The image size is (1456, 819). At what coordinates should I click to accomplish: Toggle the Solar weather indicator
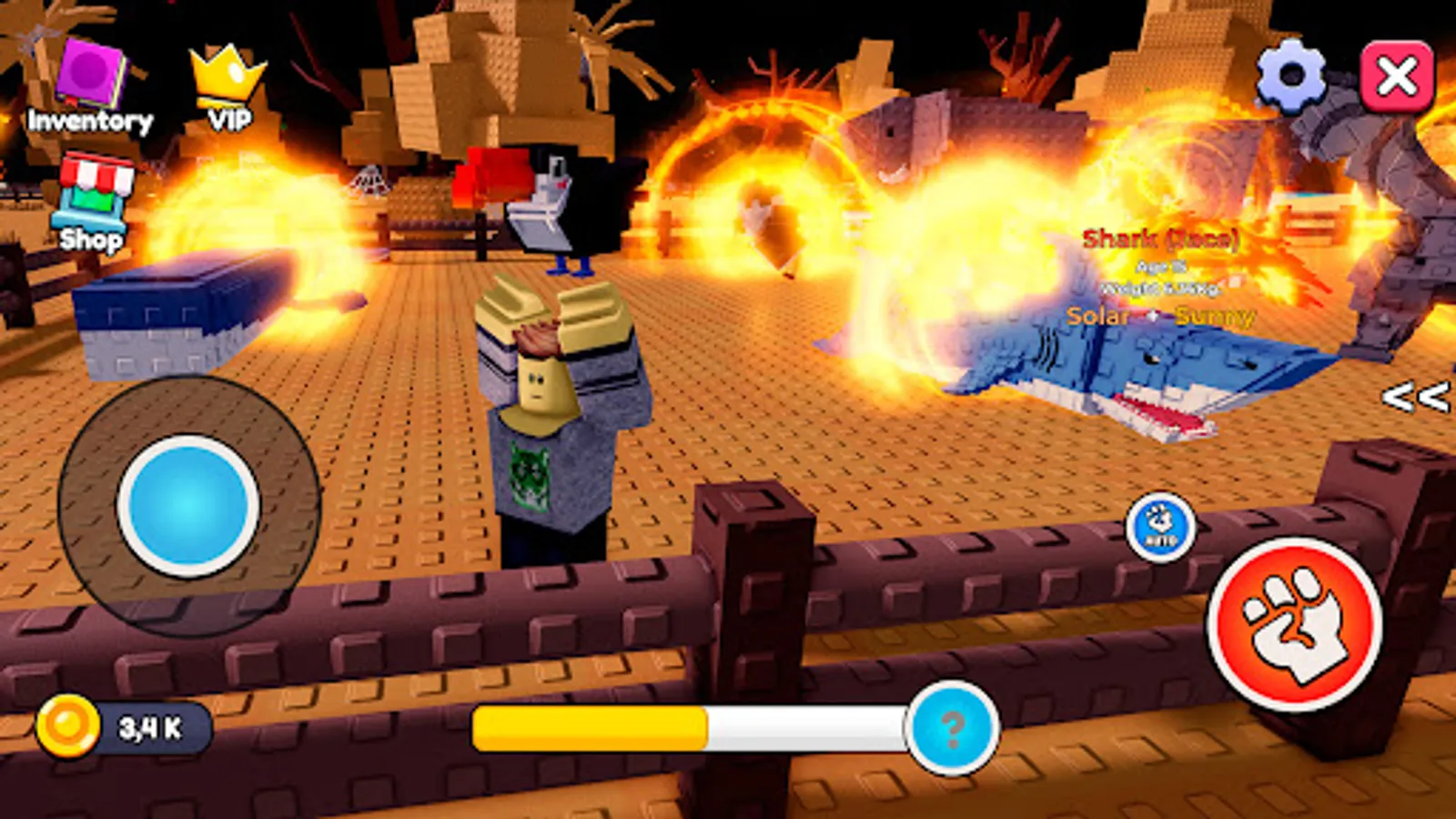coord(1098,317)
